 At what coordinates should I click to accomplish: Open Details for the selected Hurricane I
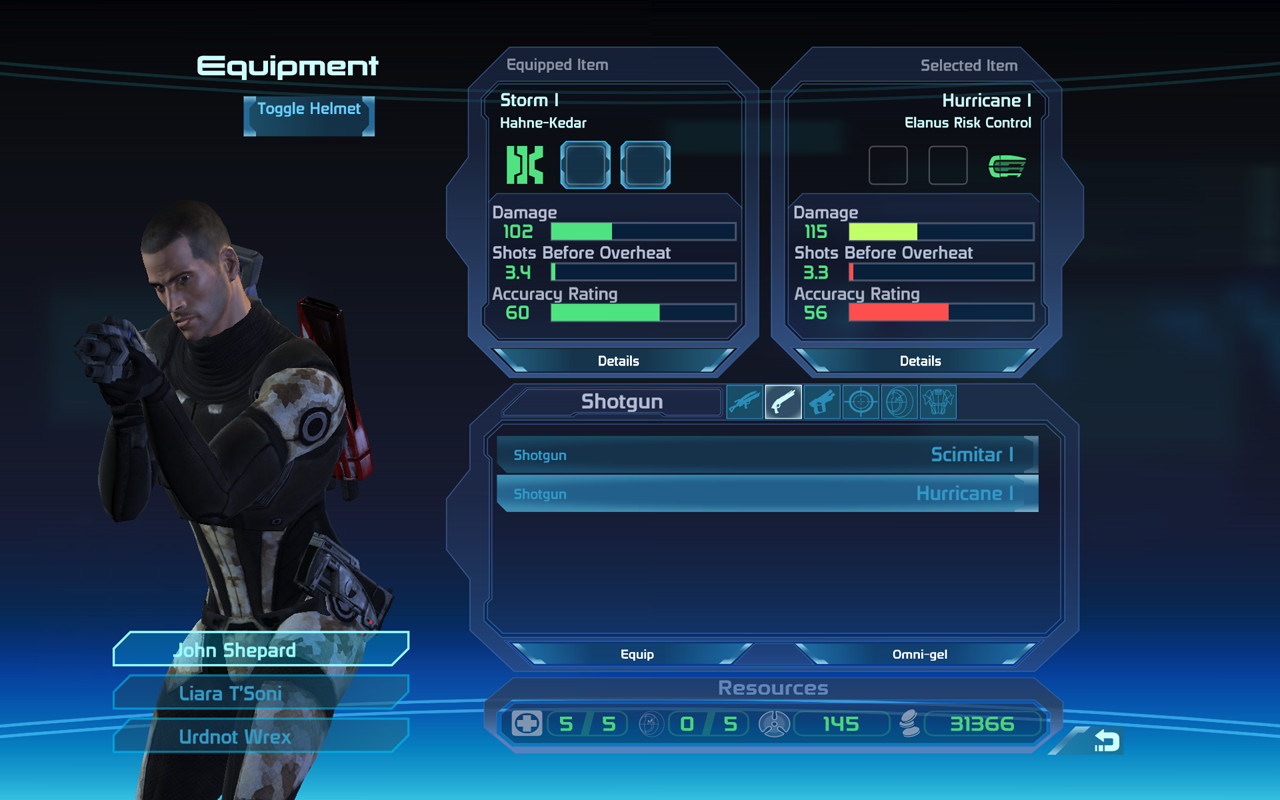point(920,360)
